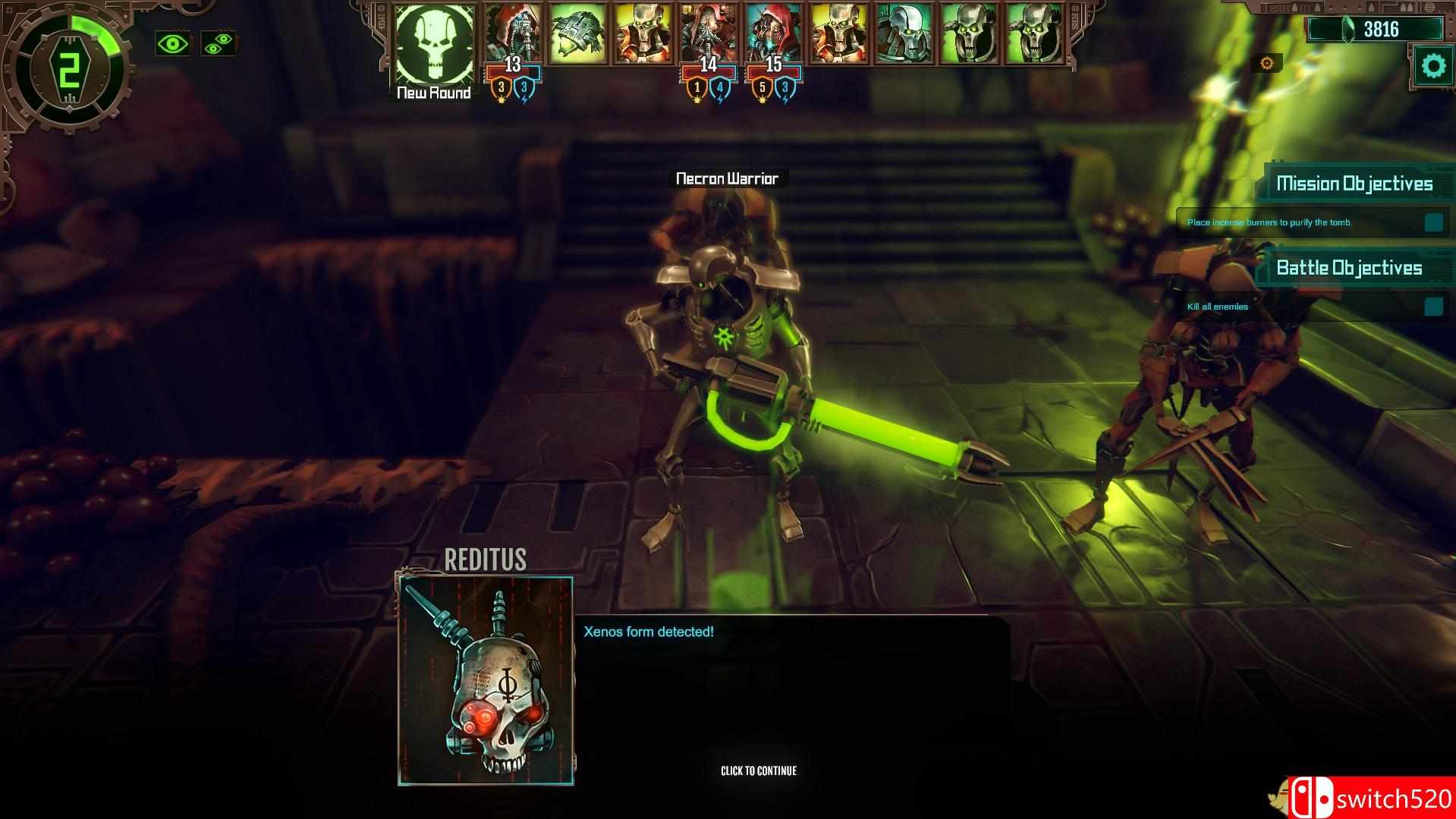Open the Battle Objectives header
Screen dimensions: 1456x819
tap(1351, 267)
